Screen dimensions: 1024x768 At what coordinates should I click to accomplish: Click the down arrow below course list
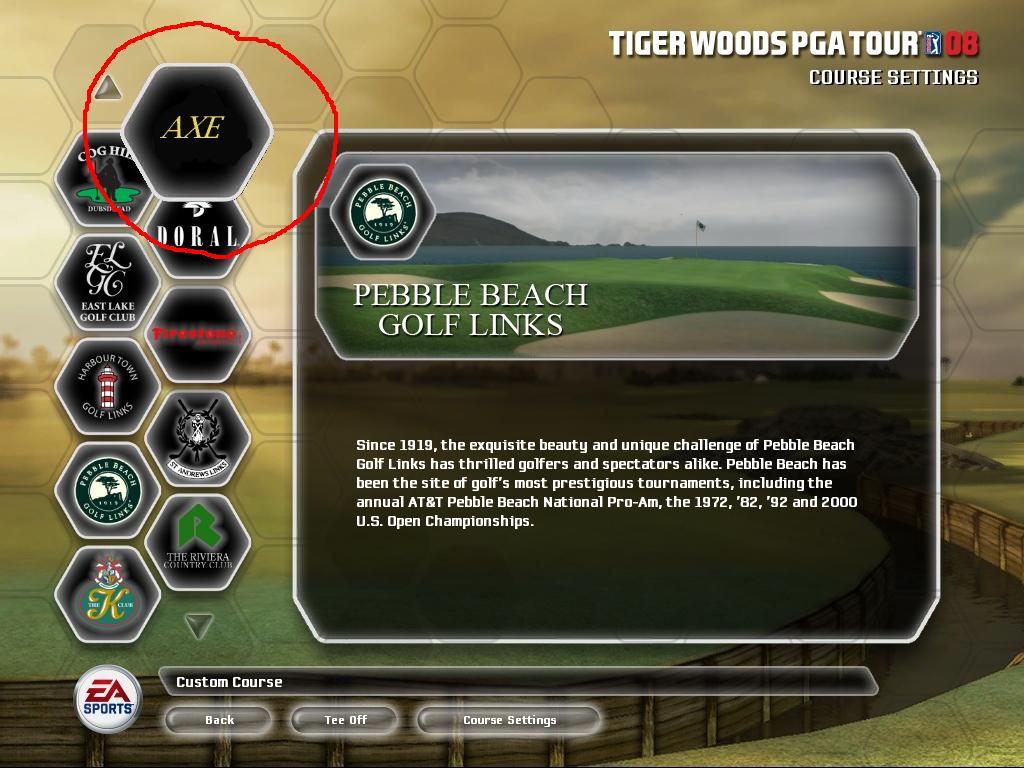pyautogui.click(x=200, y=626)
